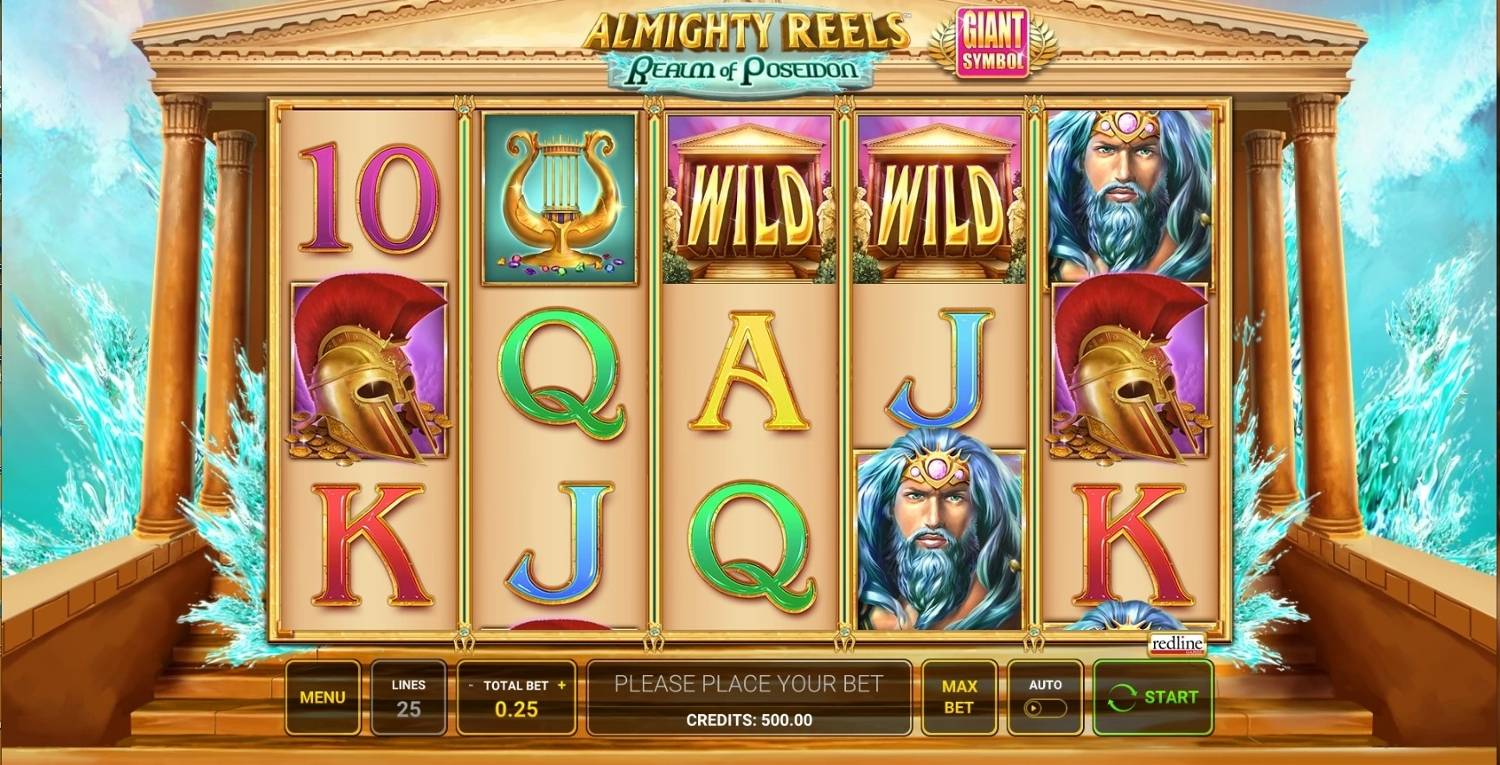Open the game MENU
Viewport: 1500px width, 765px height.
[322, 697]
